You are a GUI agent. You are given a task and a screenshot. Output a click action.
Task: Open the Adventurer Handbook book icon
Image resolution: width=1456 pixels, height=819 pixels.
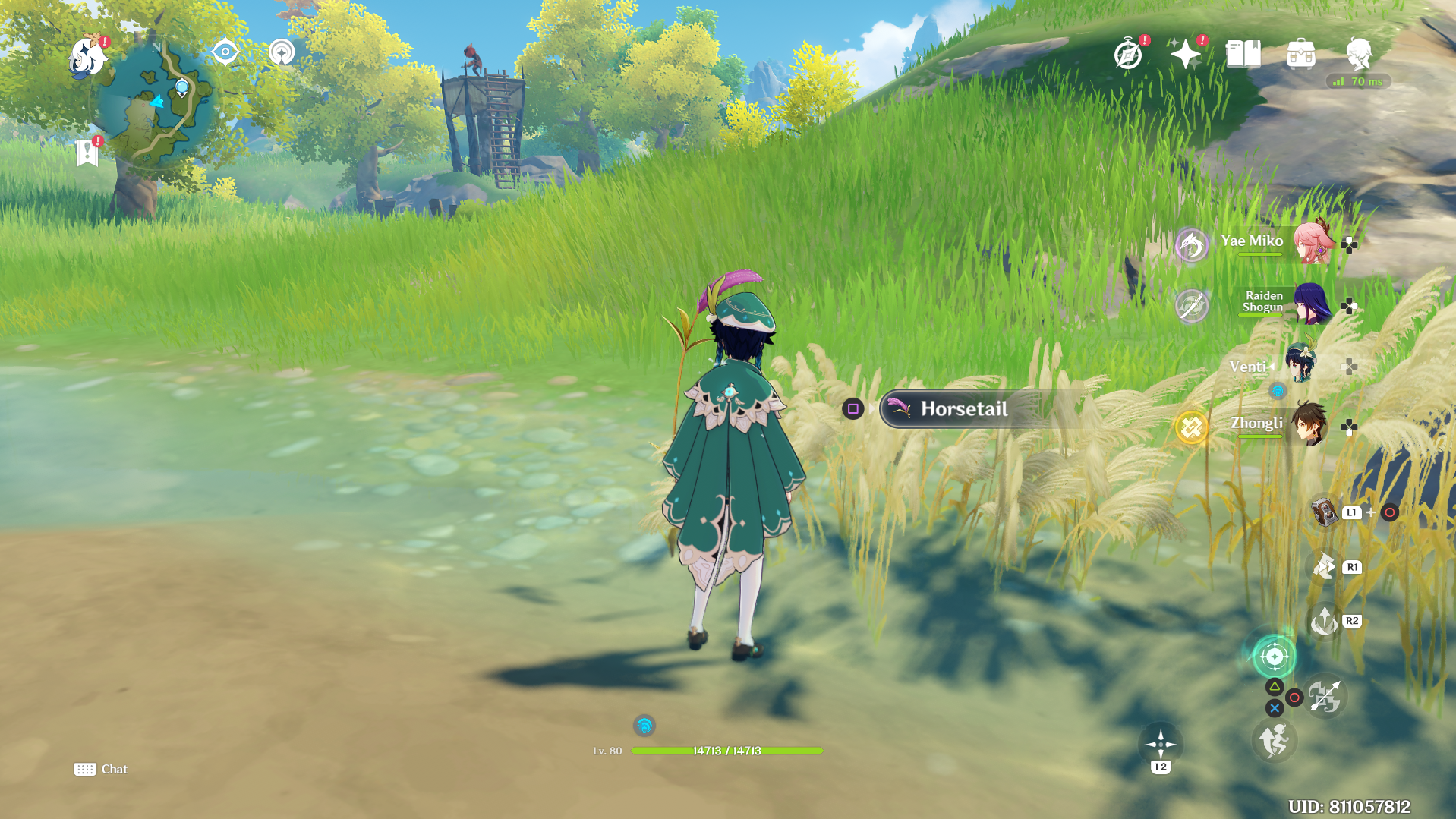1243,55
